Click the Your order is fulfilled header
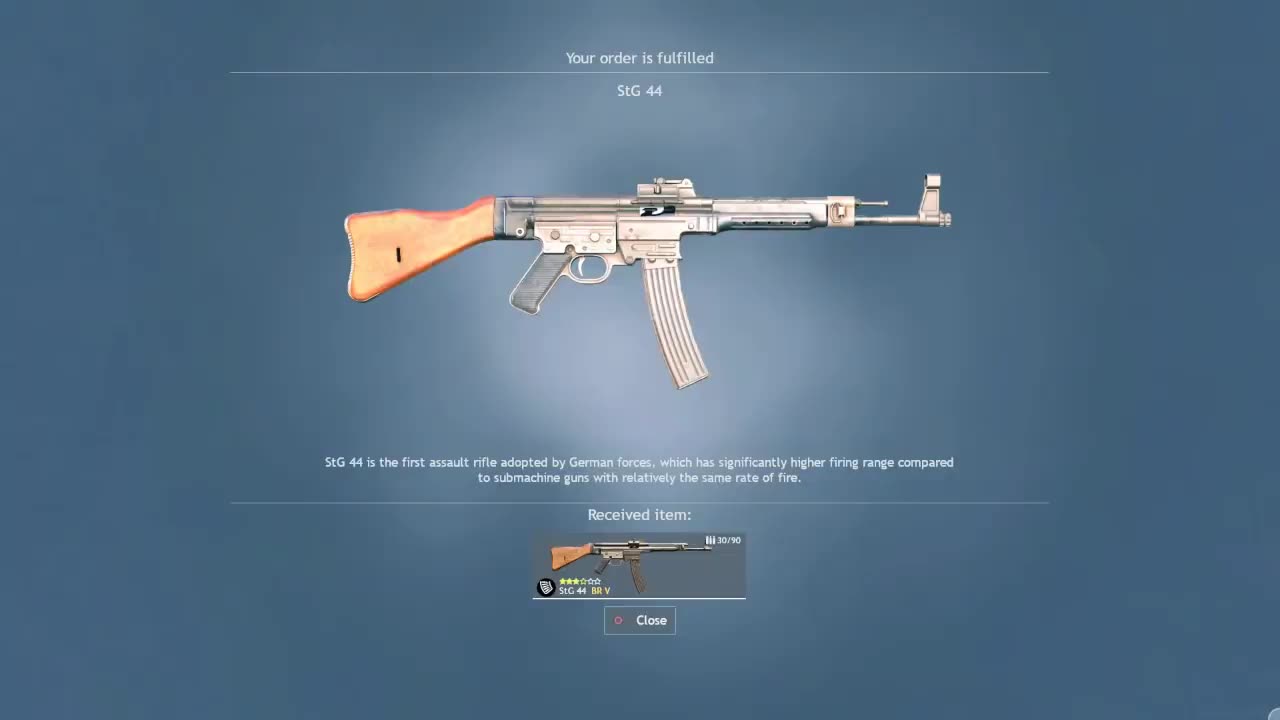The width and height of the screenshot is (1280, 720). tap(639, 58)
